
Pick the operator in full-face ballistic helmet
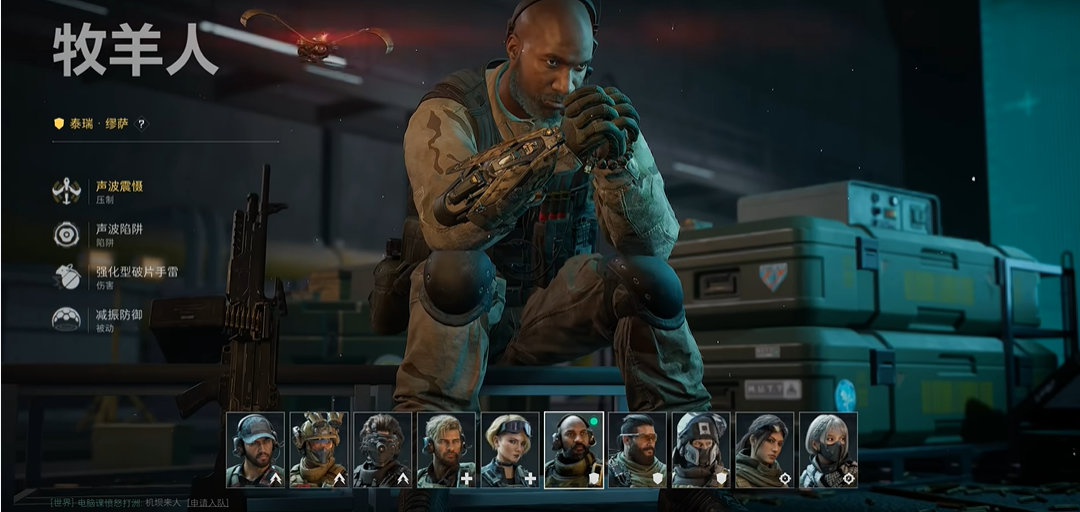[701, 450]
